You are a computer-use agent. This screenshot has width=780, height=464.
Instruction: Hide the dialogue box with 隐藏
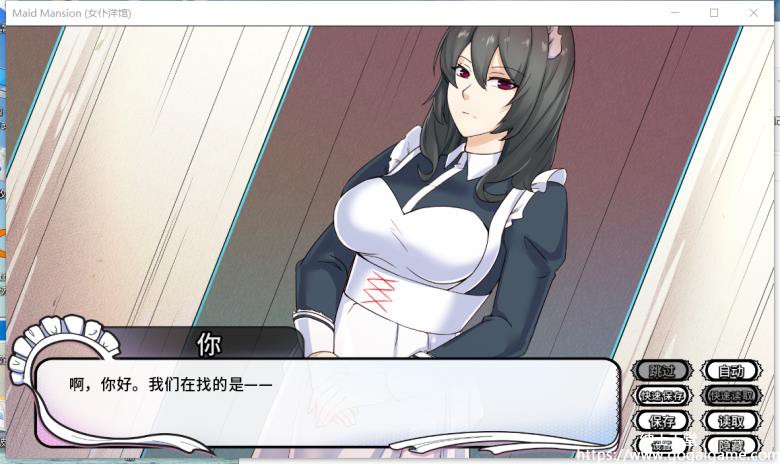[731, 445]
